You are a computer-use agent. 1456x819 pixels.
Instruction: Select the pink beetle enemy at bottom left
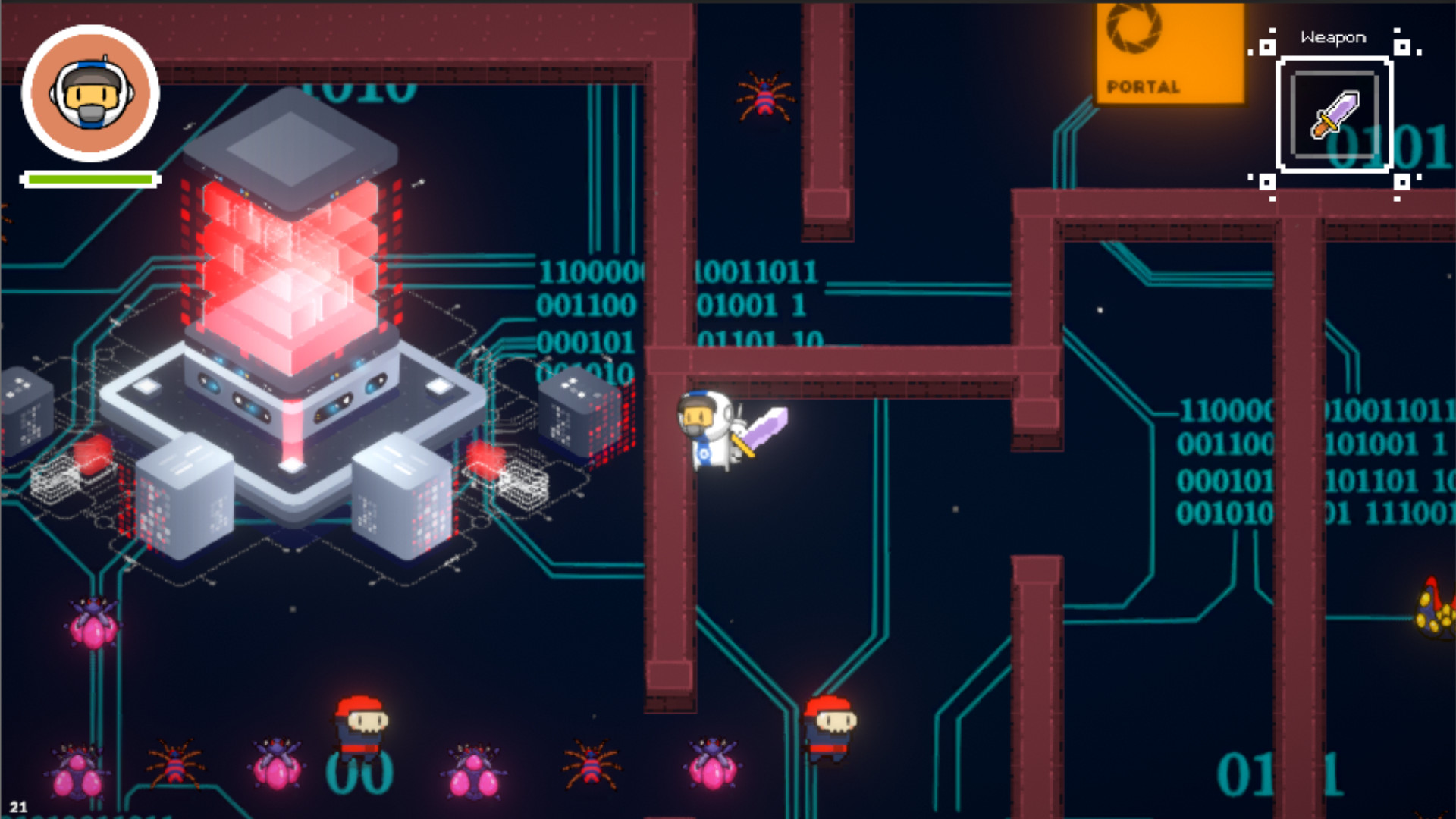tap(76, 773)
